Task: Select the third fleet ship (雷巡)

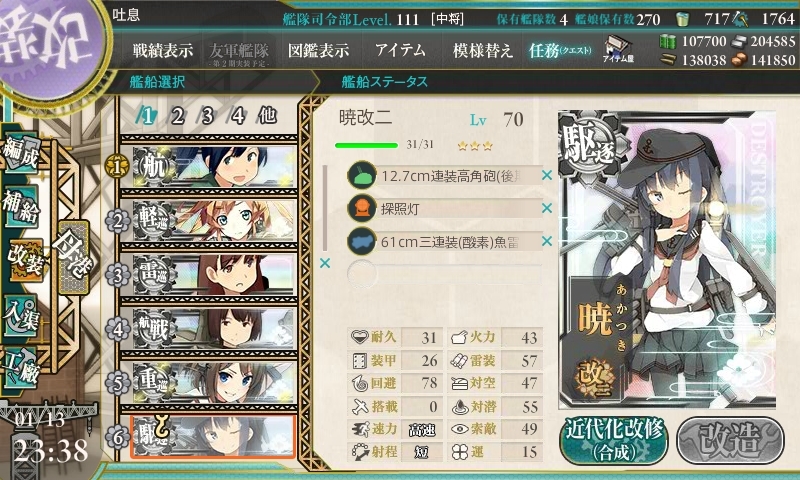Action: pos(207,274)
